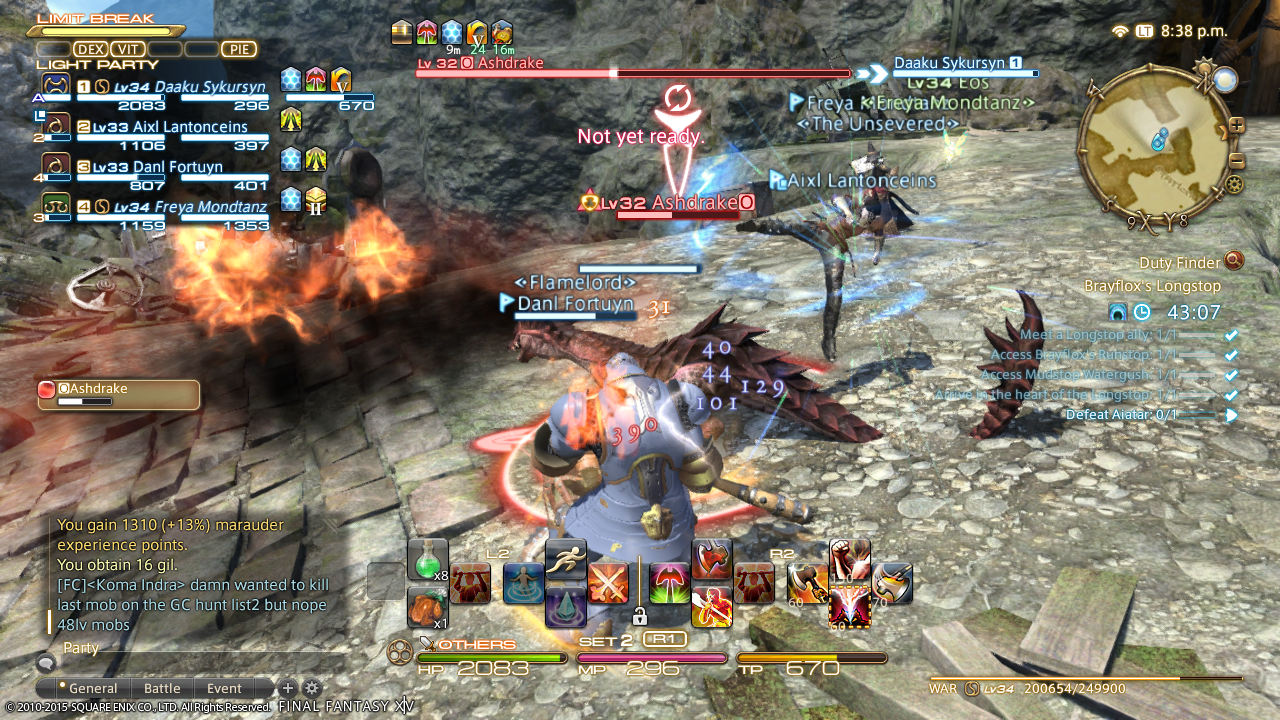Use the green potion hotbar slot
Screen dimensions: 1280x720
(427, 559)
